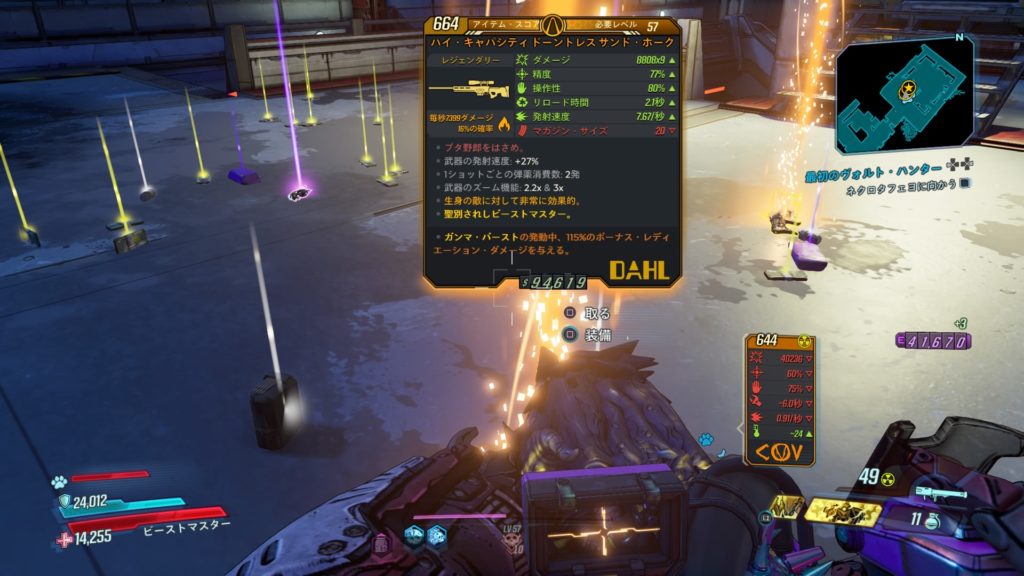Screen dimensions: 1024x576
Task: Click the rocket launcher weapon silhouette
Action: click(x=940, y=494)
